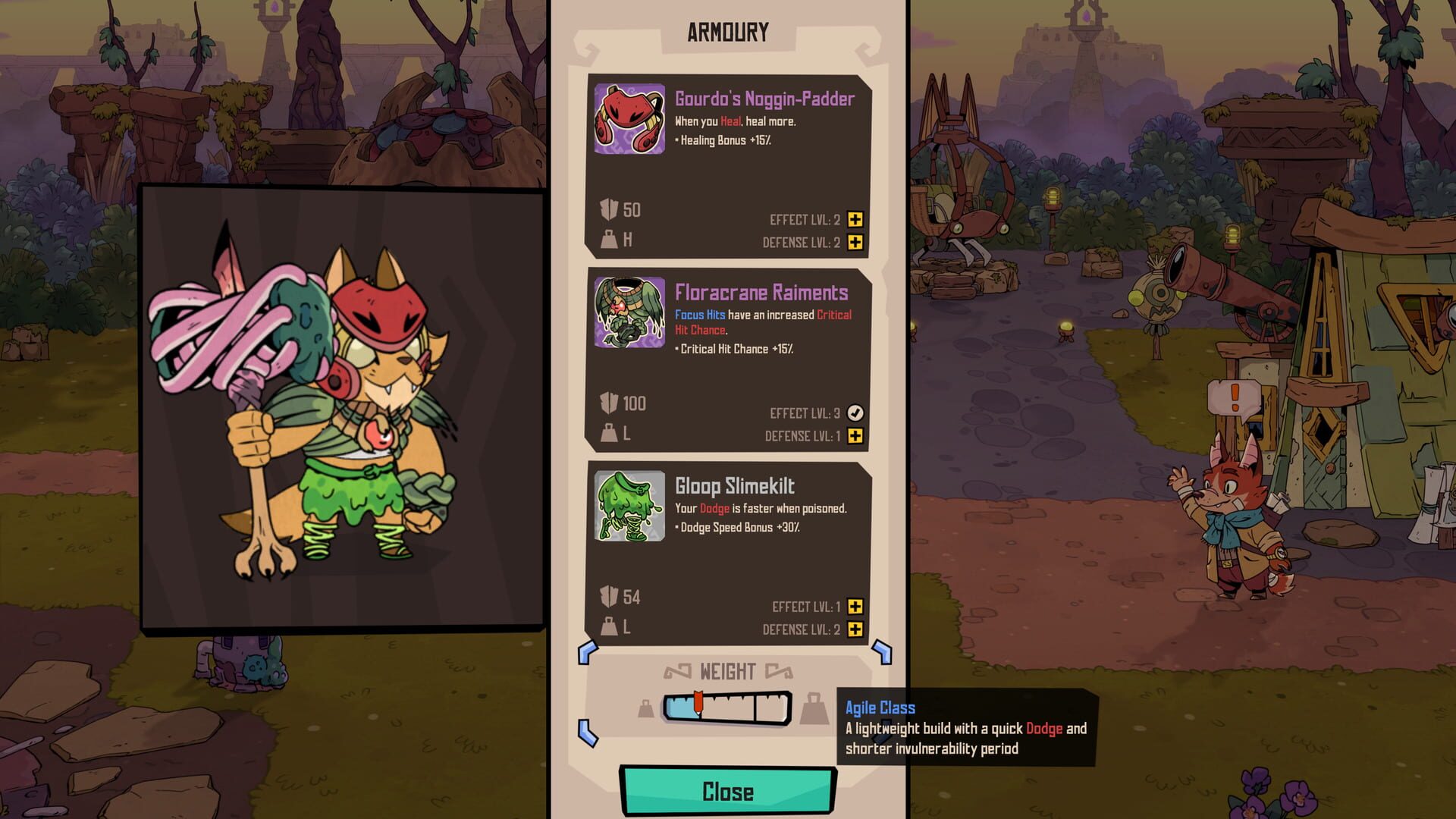Click plus to upgrade Noggin-Padder Effect Lvl
The width and height of the screenshot is (1456, 819).
pos(855,219)
